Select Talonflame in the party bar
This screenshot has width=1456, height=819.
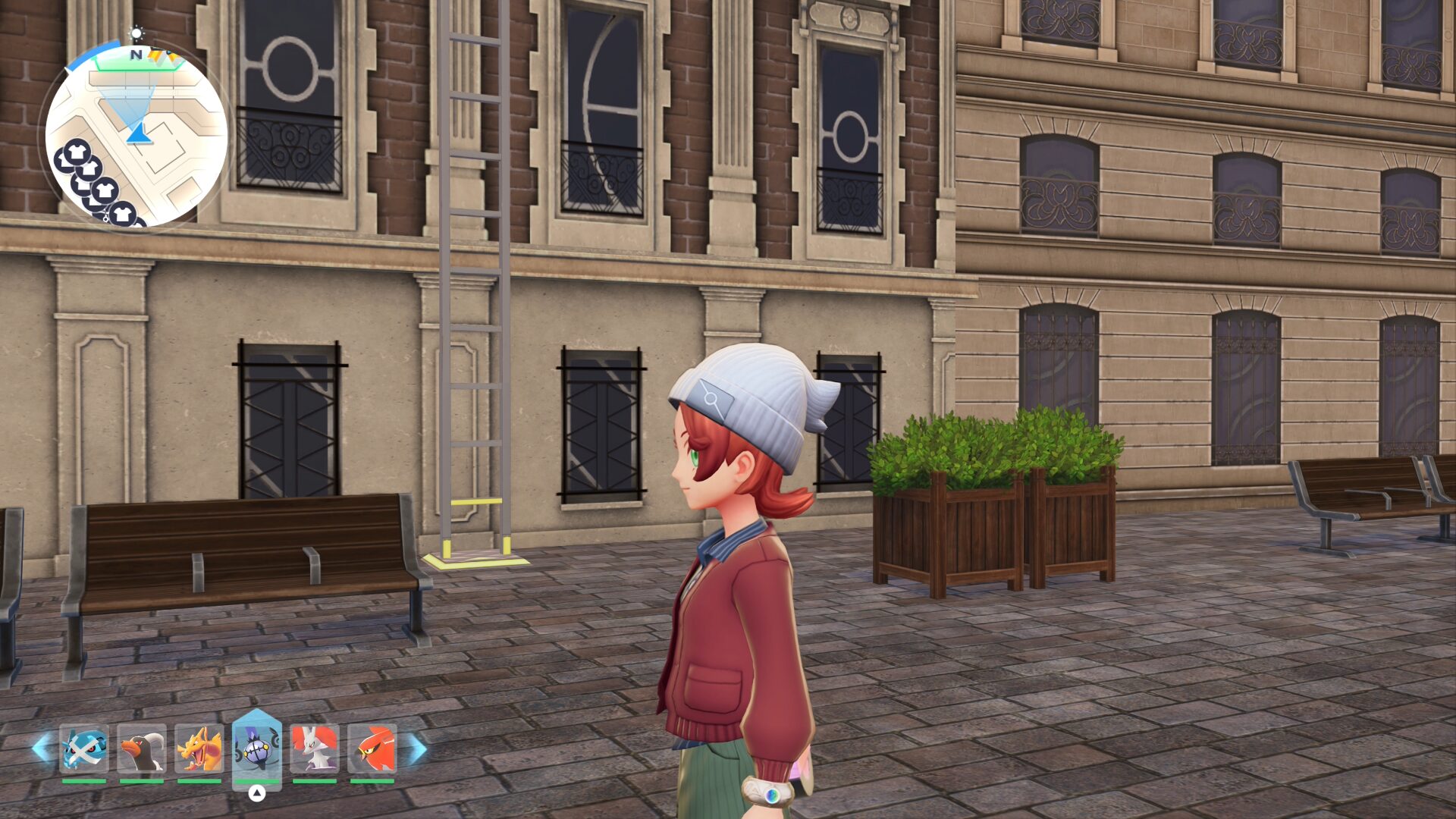(372, 748)
